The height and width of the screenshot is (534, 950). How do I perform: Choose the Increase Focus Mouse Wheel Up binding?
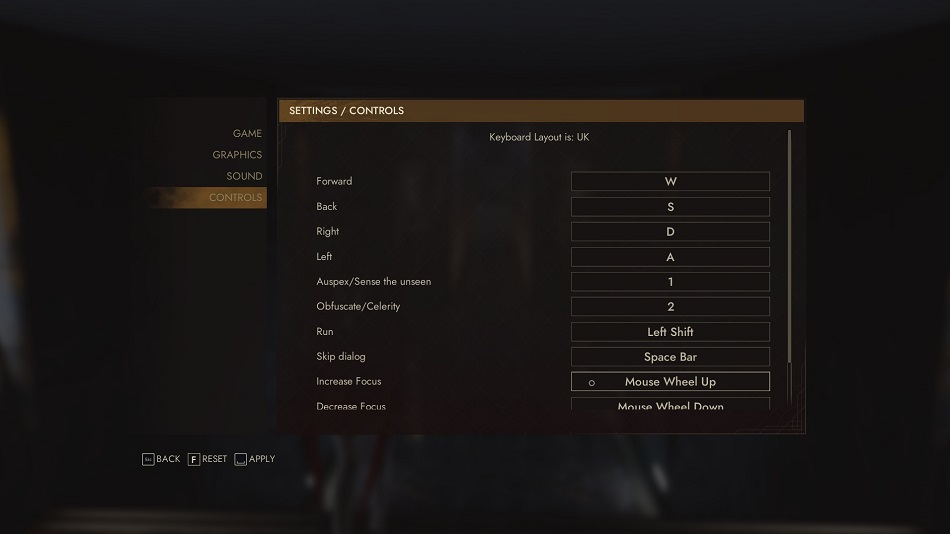pyautogui.click(x=670, y=382)
